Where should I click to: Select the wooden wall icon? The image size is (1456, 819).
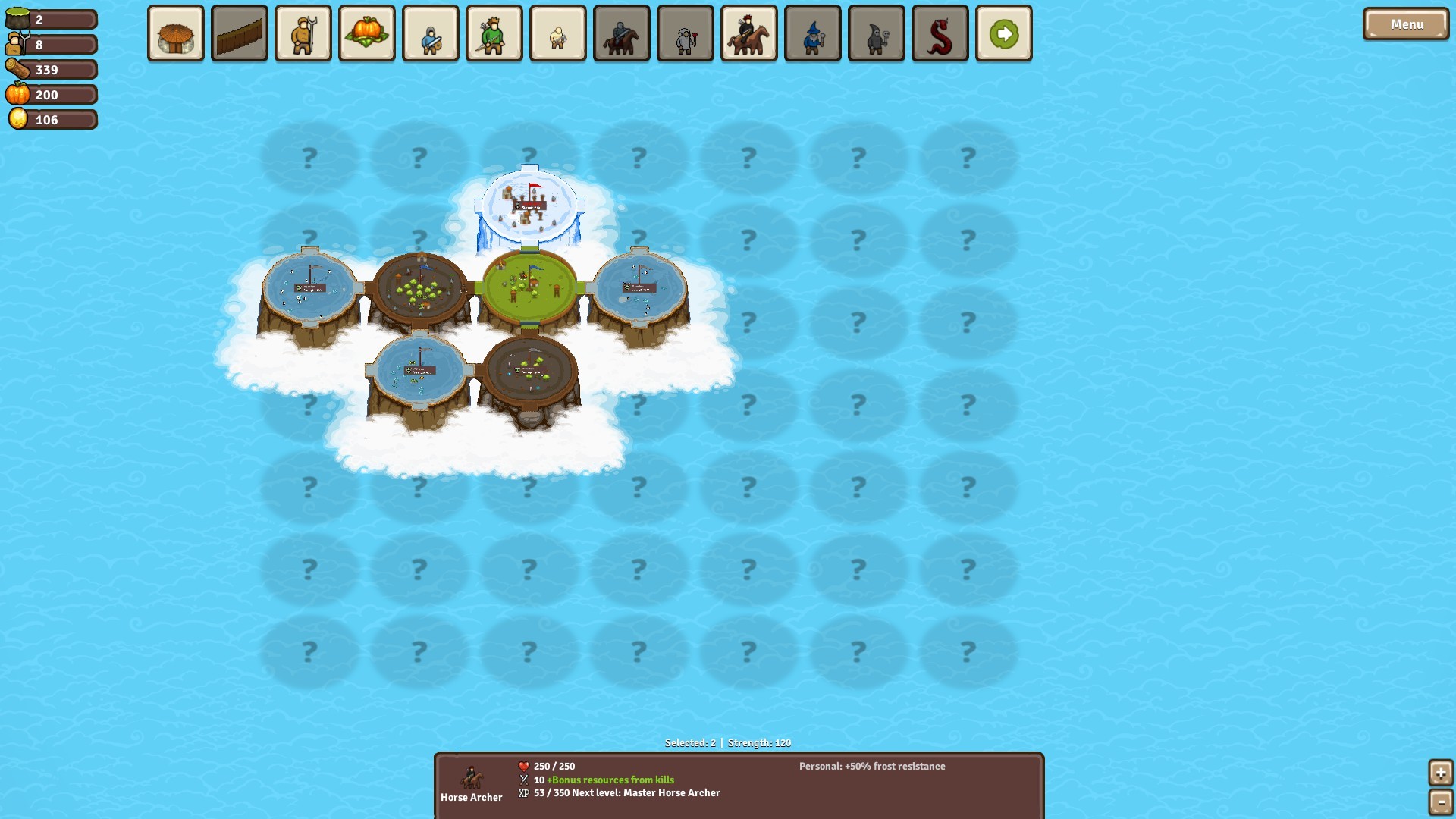239,33
